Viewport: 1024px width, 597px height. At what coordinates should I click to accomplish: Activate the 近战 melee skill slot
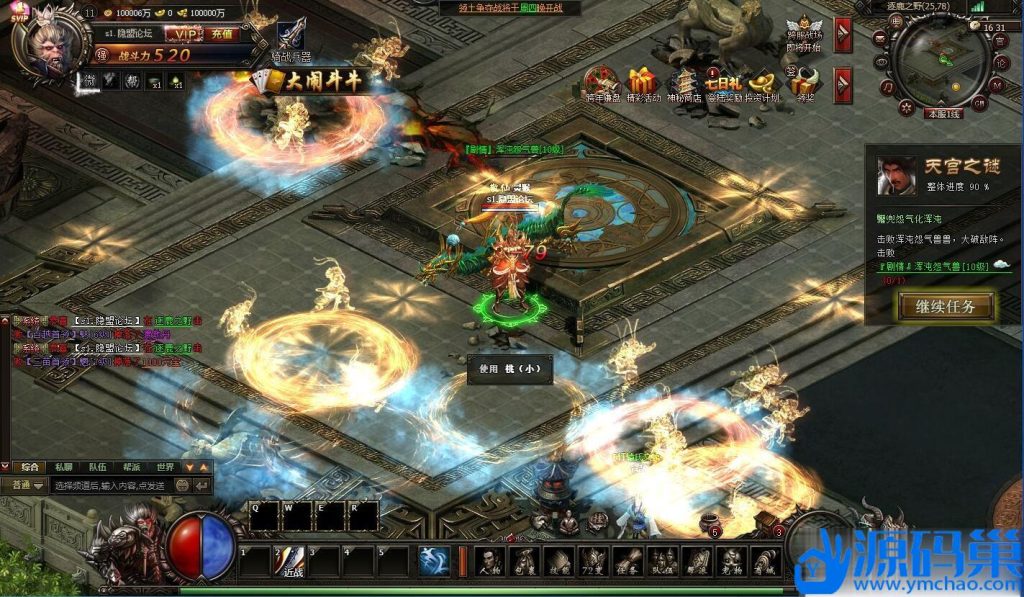point(291,562)
